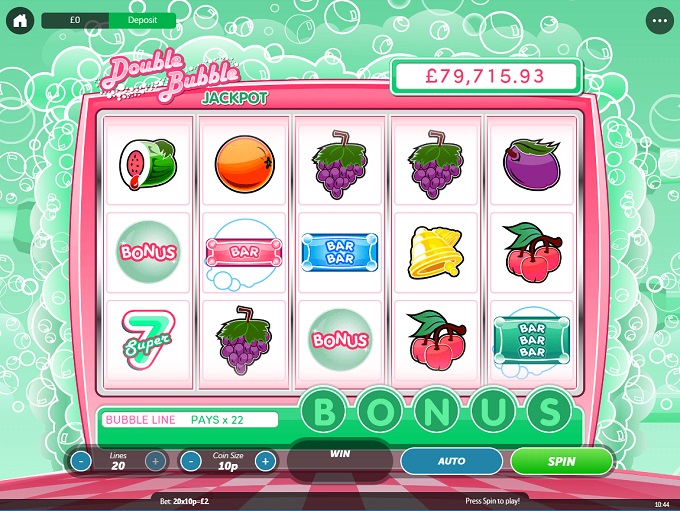This screenshot has height=511, width=680.
Task: Spin the reels with the green SPIN button
Action: point(561,461)
